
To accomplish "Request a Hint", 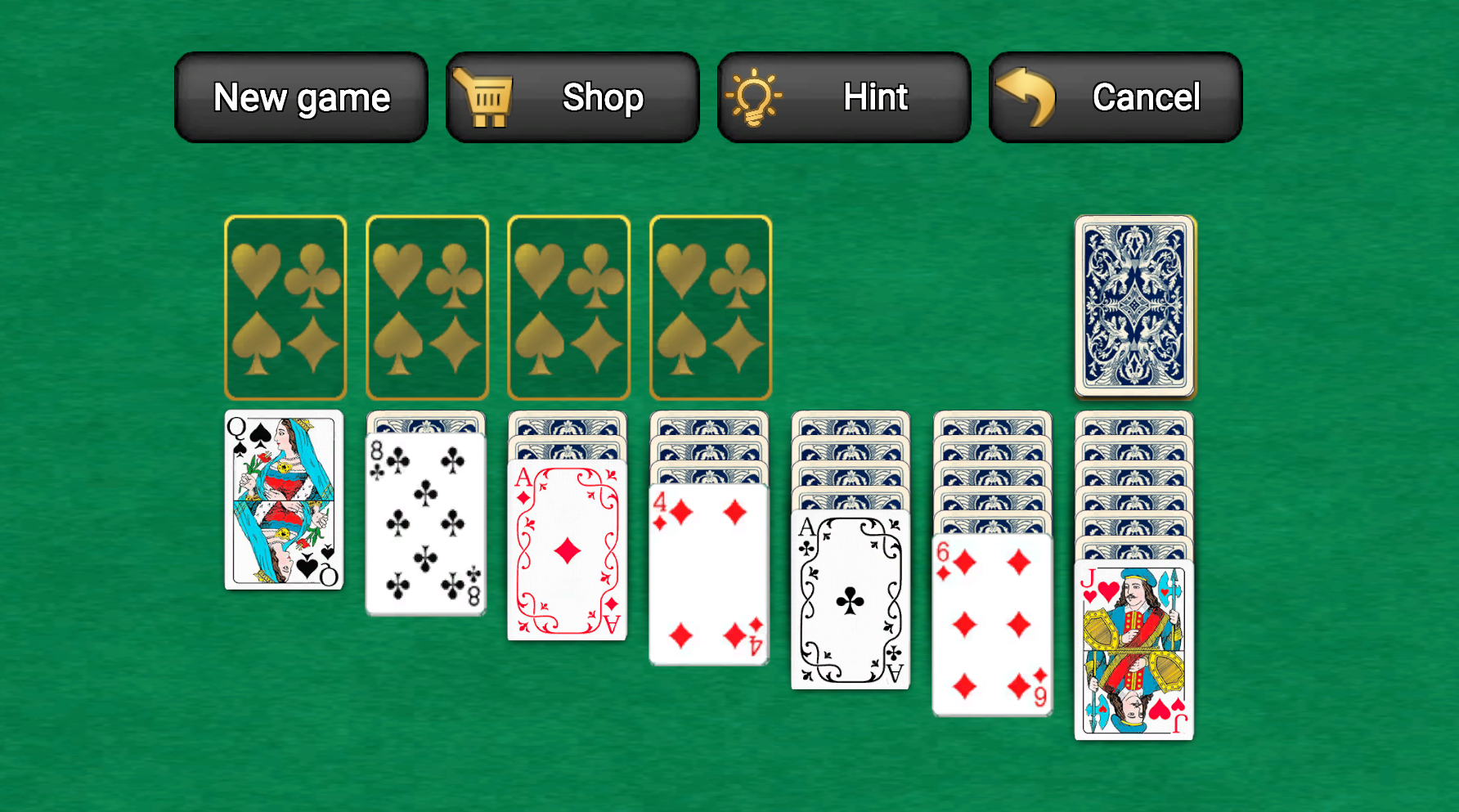I will tap(874, 96).
